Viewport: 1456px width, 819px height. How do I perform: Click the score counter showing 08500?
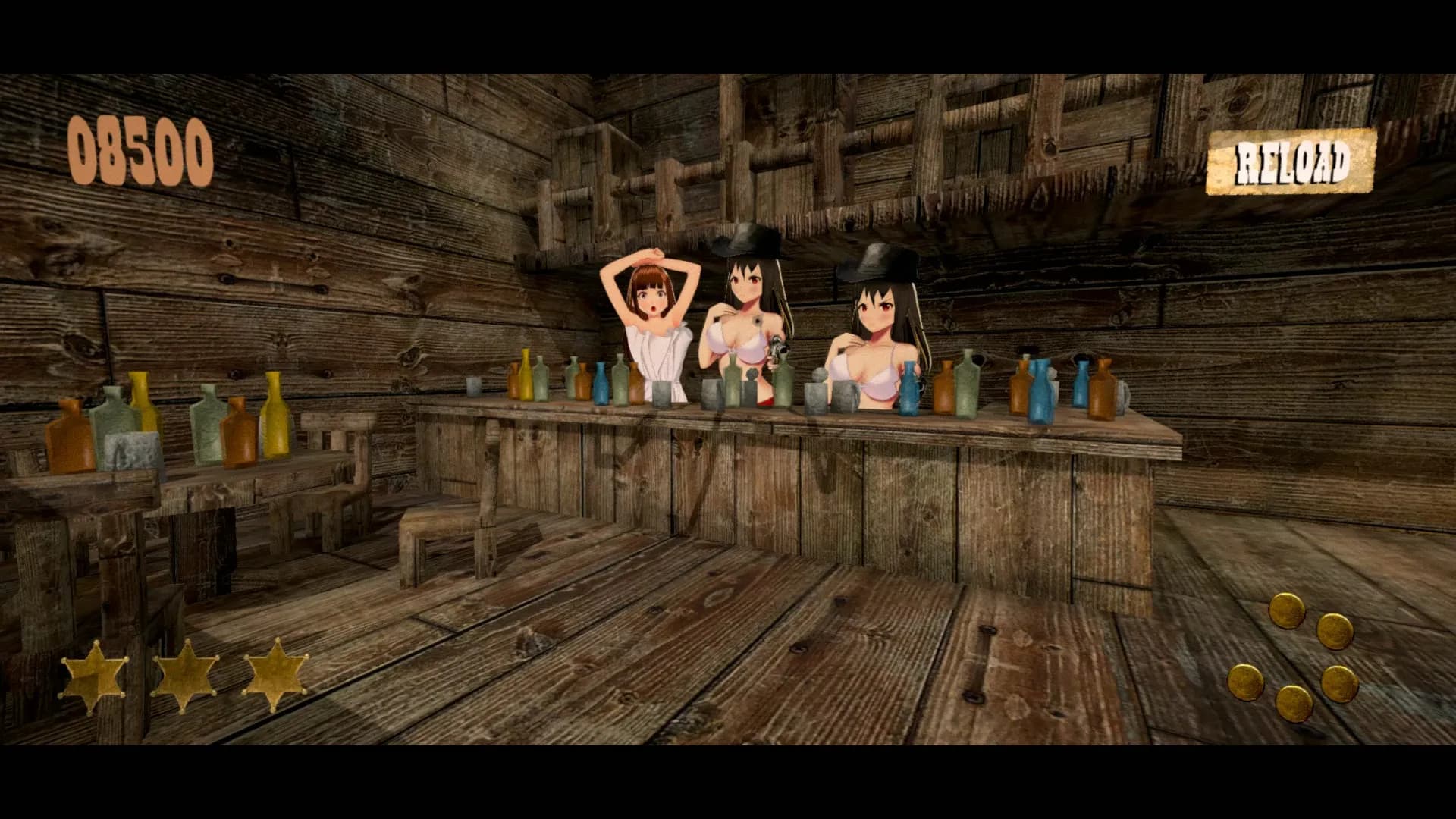point(139,150)
